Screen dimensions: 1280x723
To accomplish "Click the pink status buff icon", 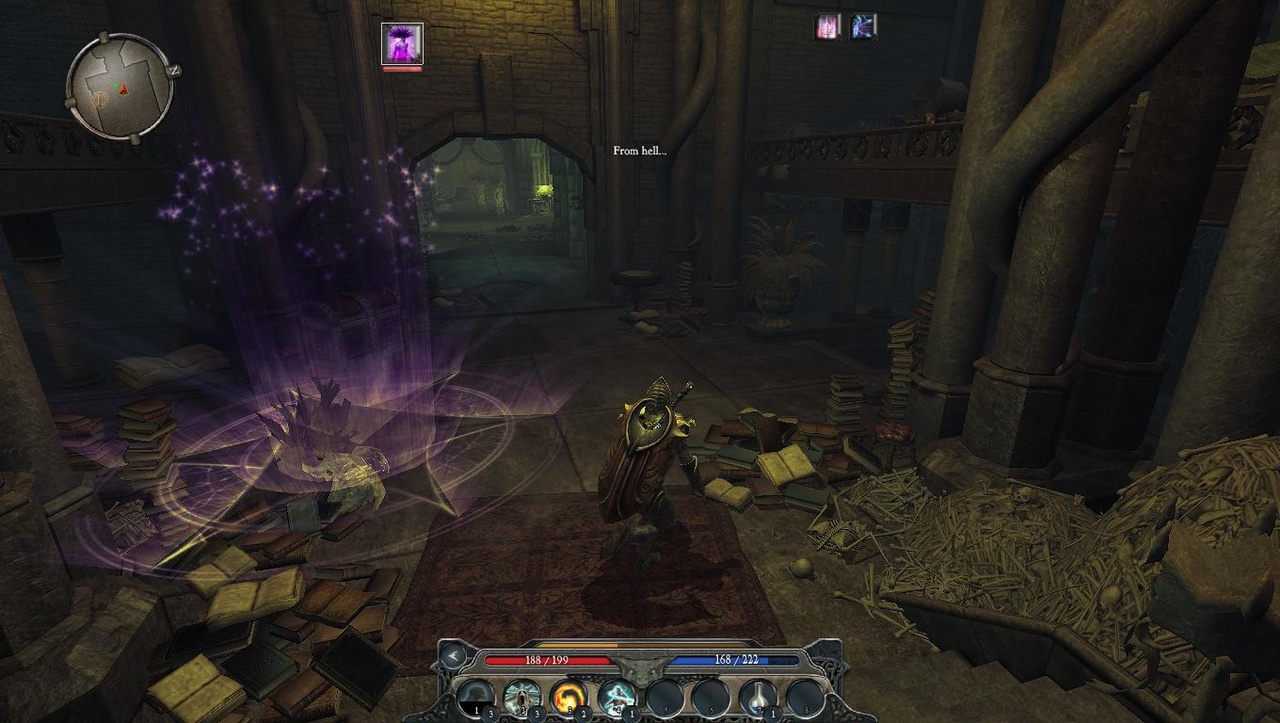I will 828,27.
